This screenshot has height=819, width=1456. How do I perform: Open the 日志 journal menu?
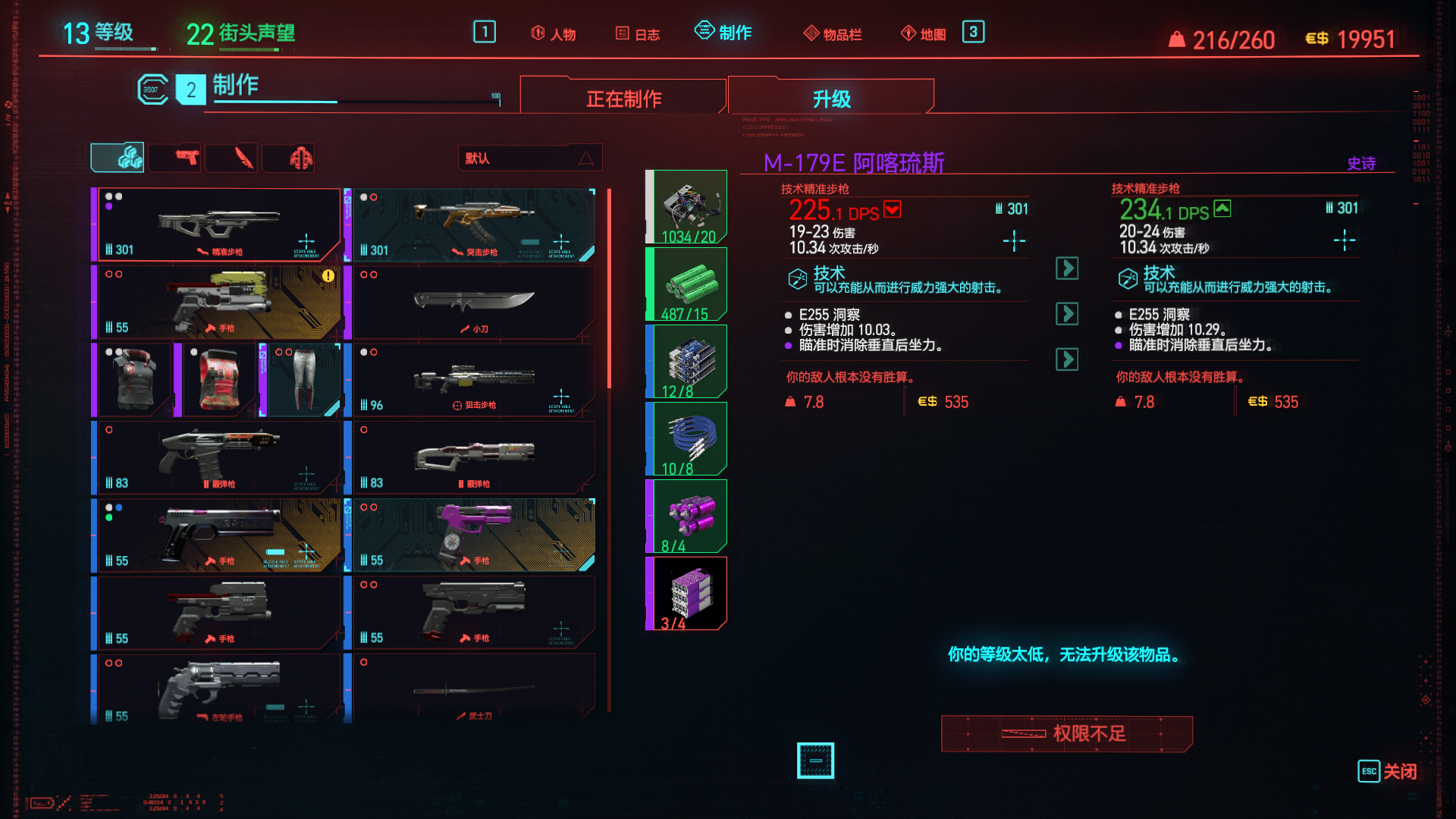638,34
